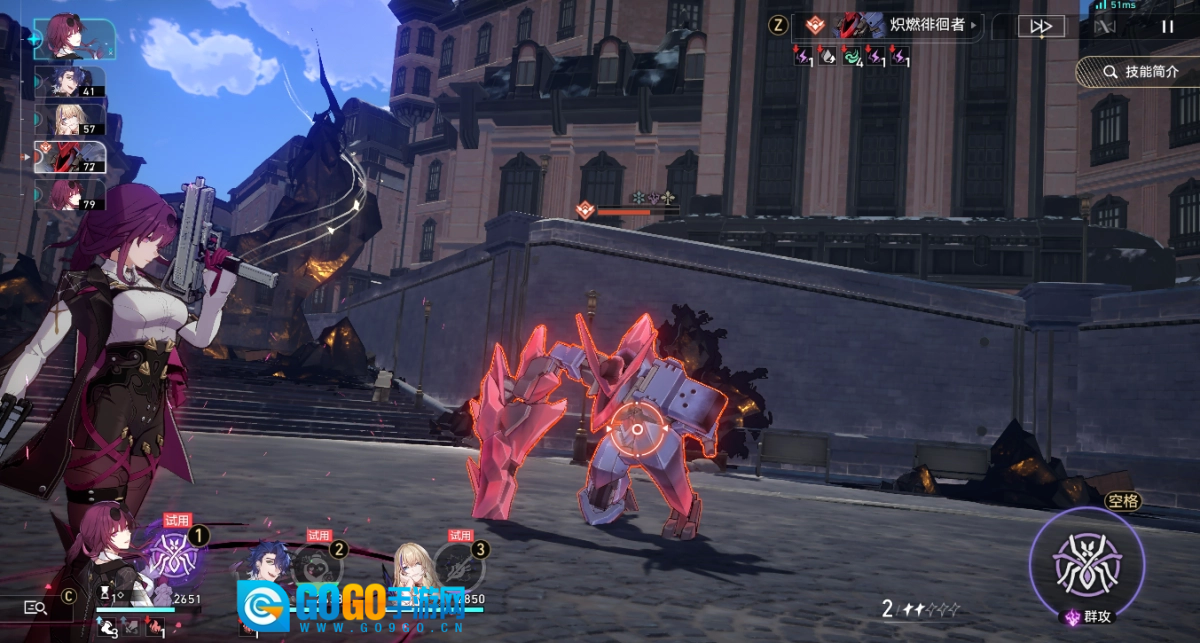Click the target reticle on the enemy
This screenshot has height=643, width=1200.
pyautogui.click(x=636, y=429)
